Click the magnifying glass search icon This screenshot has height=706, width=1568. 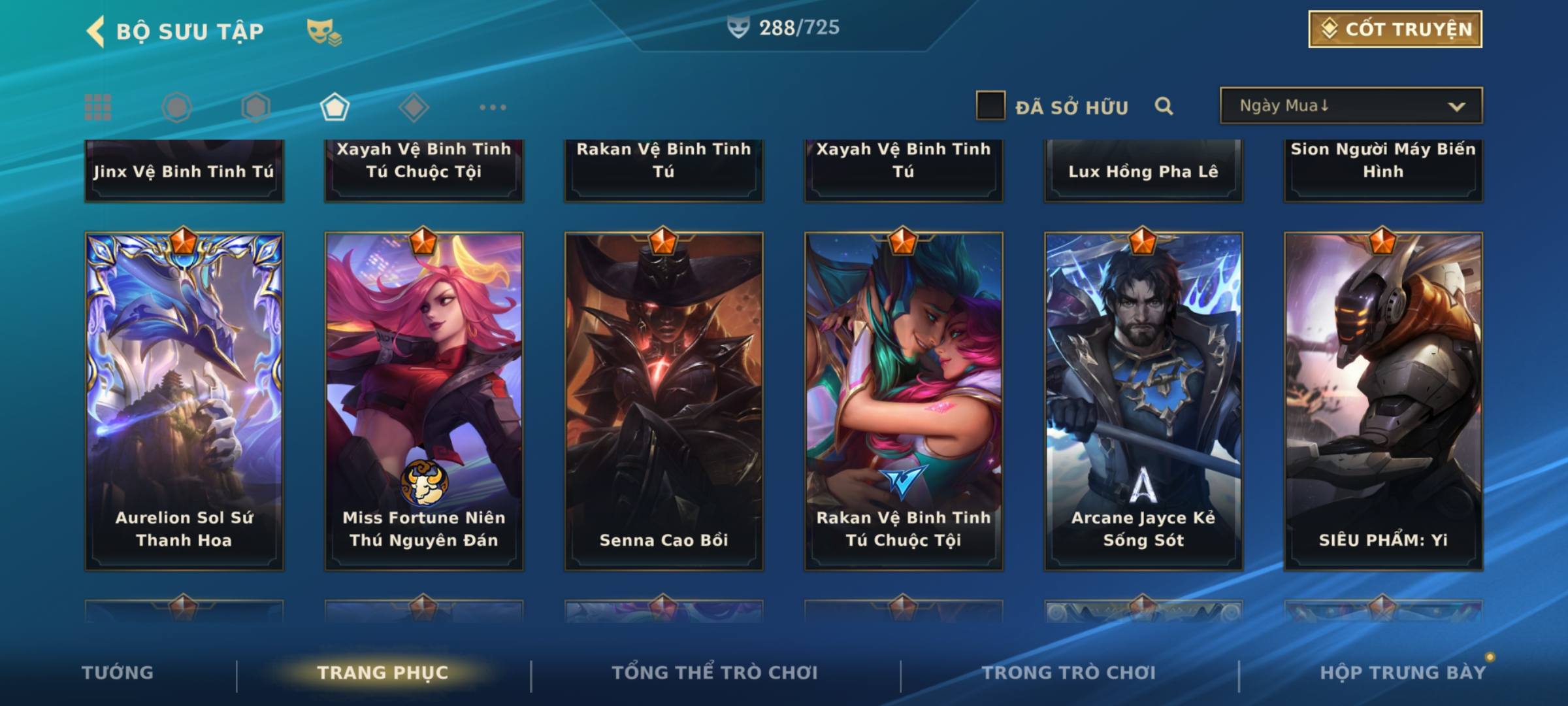pyautogui.click(x=1164, y=106)
